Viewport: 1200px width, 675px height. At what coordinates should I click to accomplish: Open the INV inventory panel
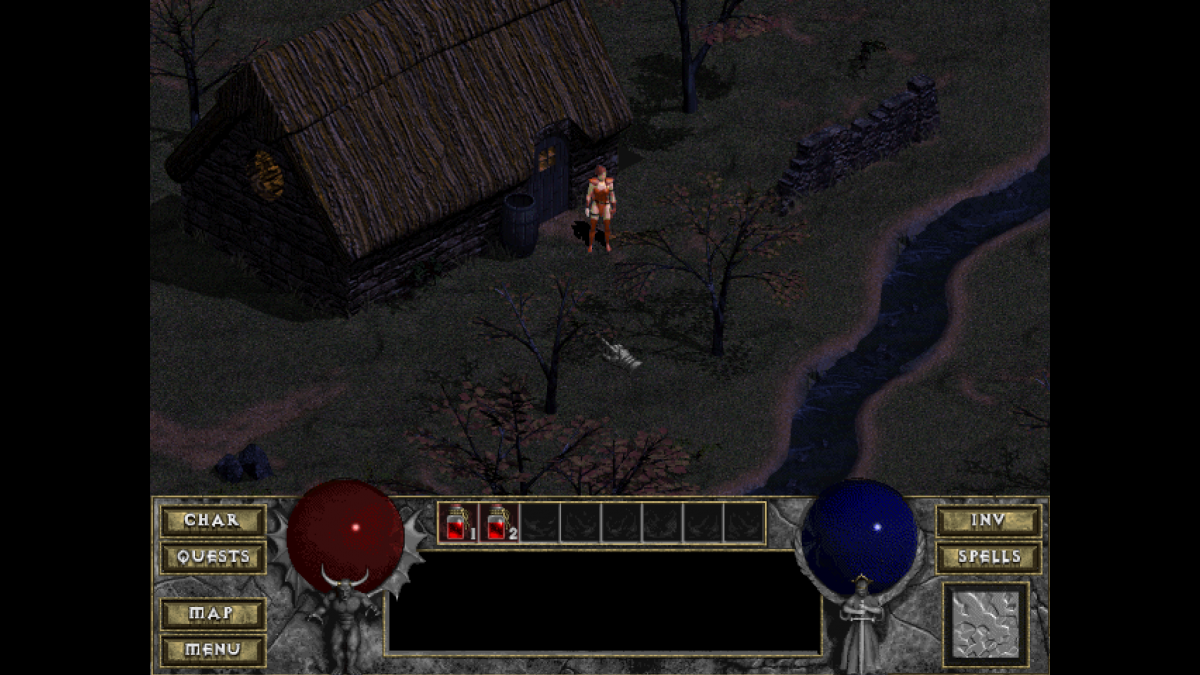click(x=988, y=521)
